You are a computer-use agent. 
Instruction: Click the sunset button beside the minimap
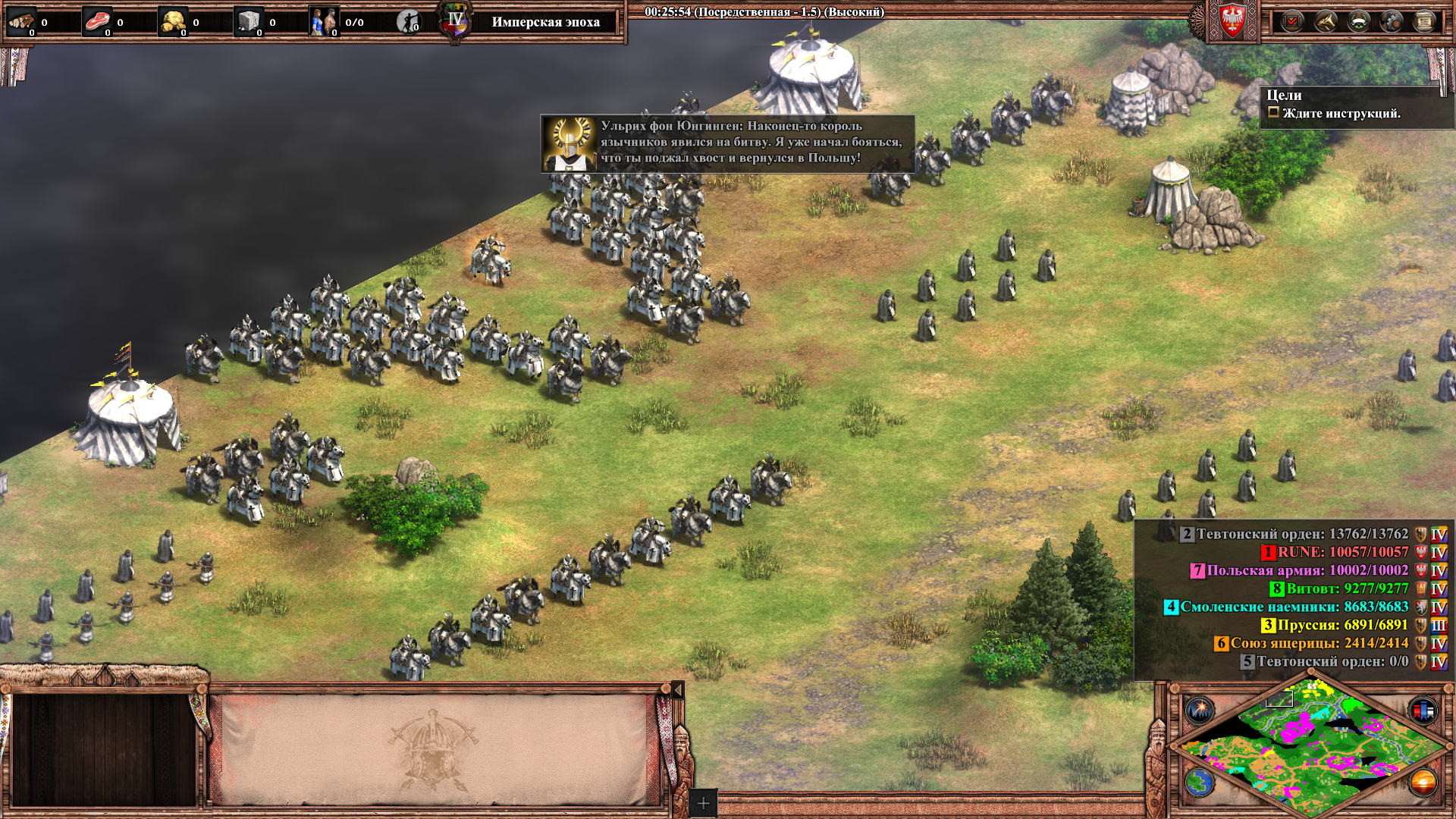point(1423,783)
